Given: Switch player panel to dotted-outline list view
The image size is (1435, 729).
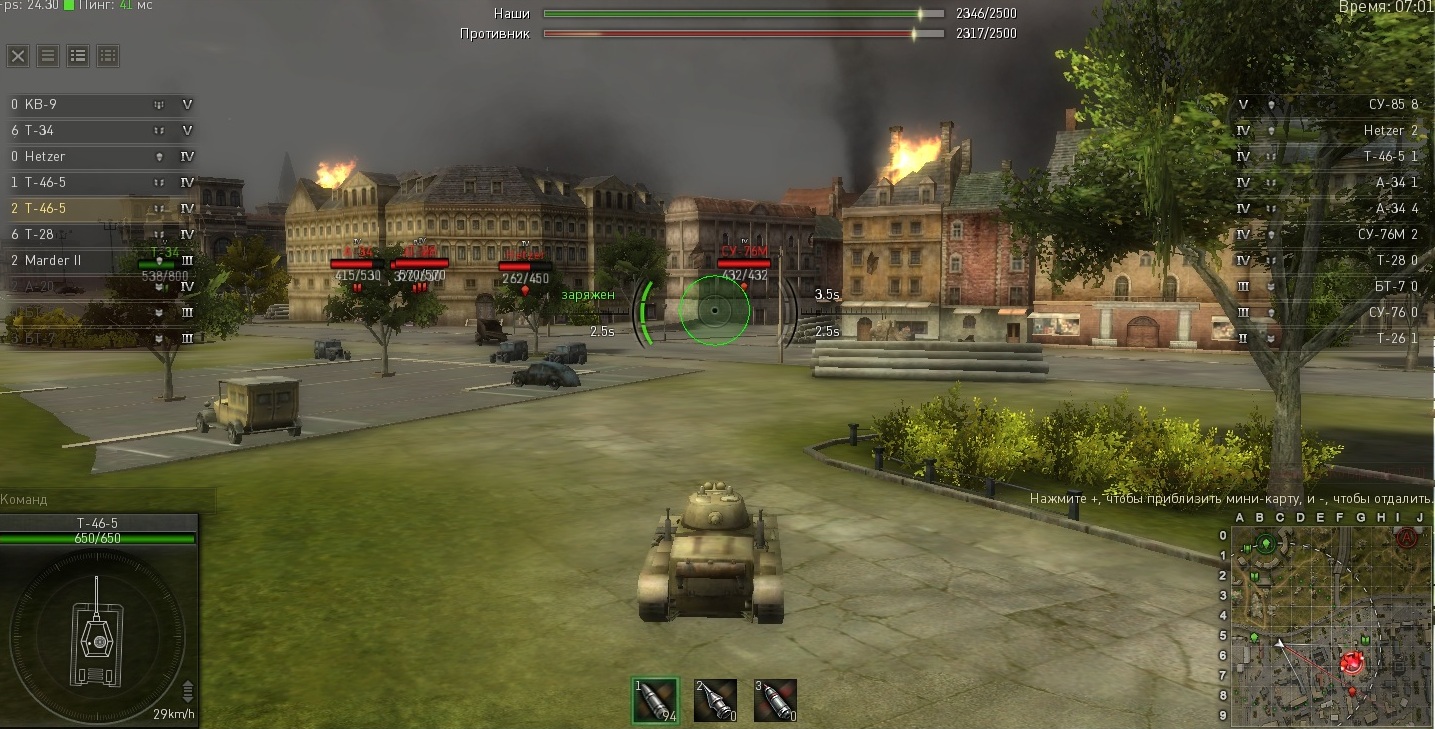Looking at the screenshot, I should click(108, 56).
